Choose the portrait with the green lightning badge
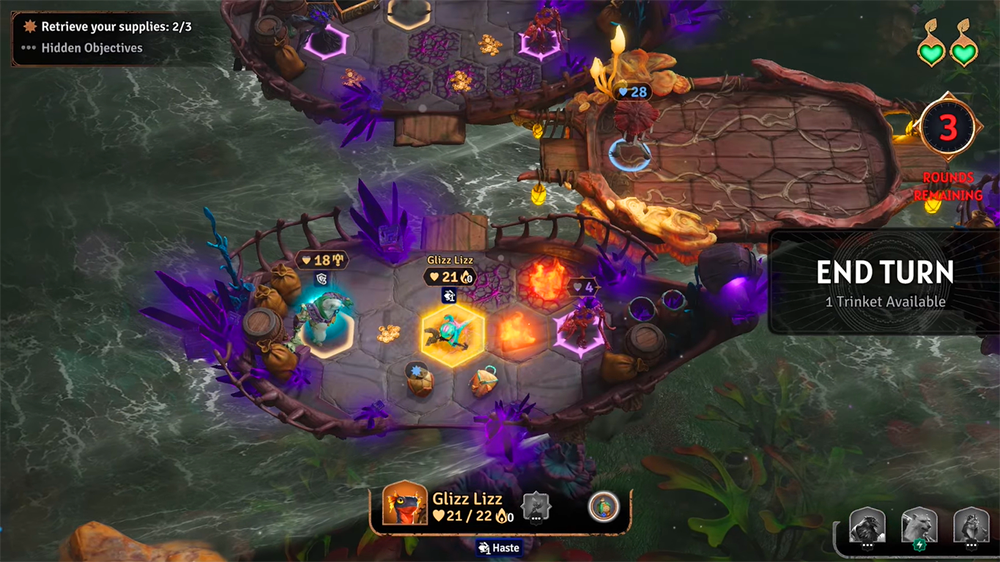 (919, 526)
